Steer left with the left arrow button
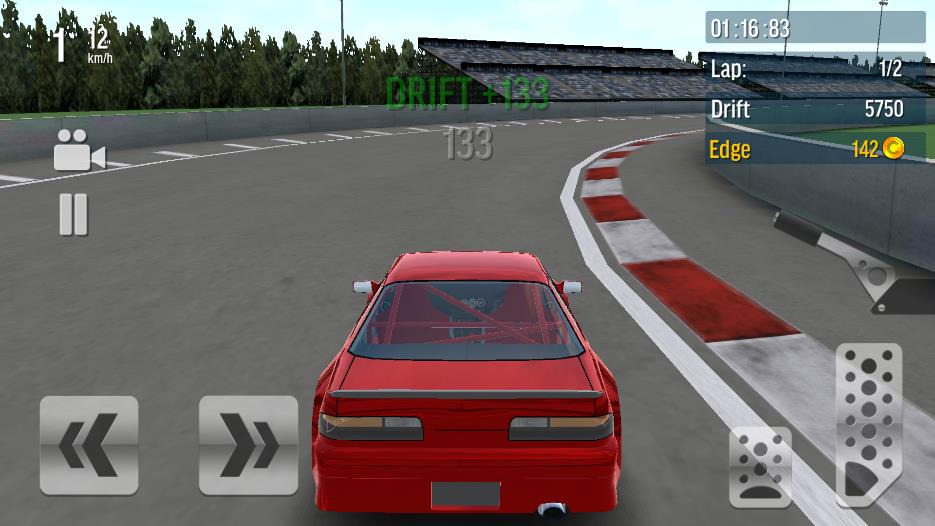935x526 pixels. pyautogui.click(x=89, y=445)
